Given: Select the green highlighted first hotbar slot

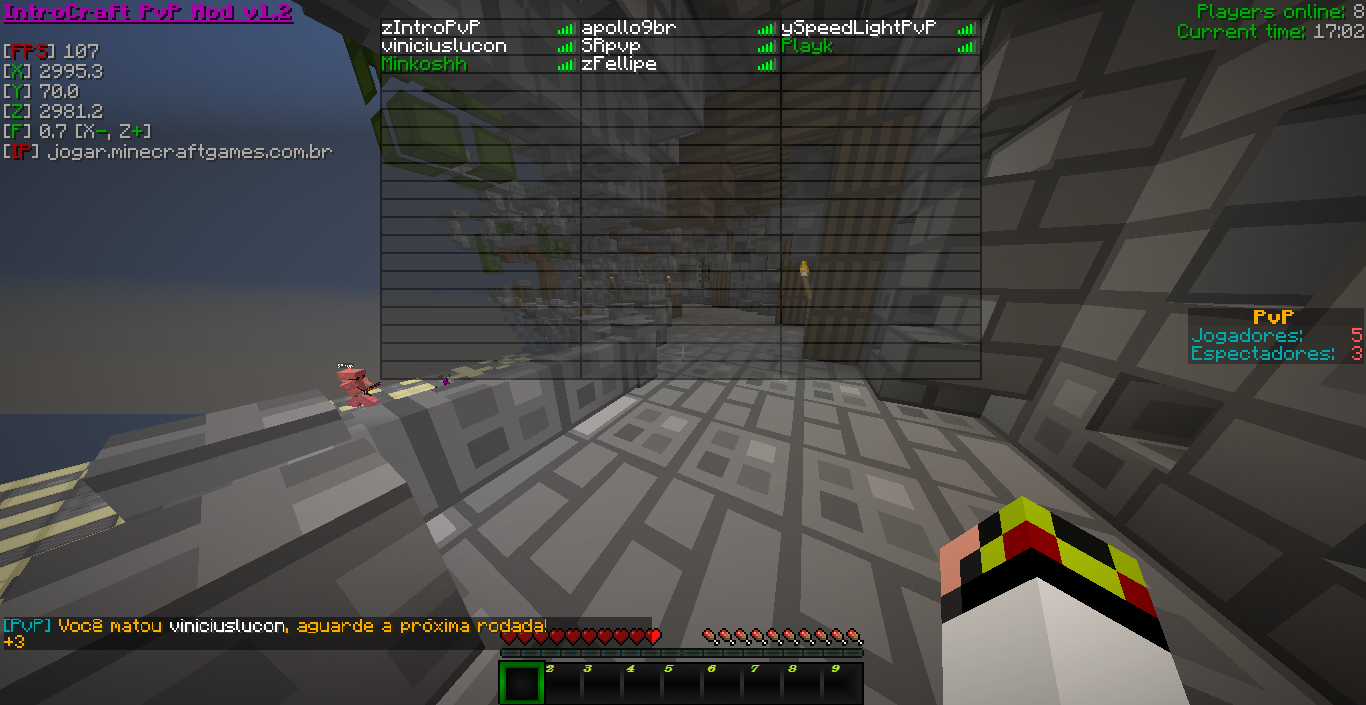Looking at the screenshot, I should (x=520, y=684).
